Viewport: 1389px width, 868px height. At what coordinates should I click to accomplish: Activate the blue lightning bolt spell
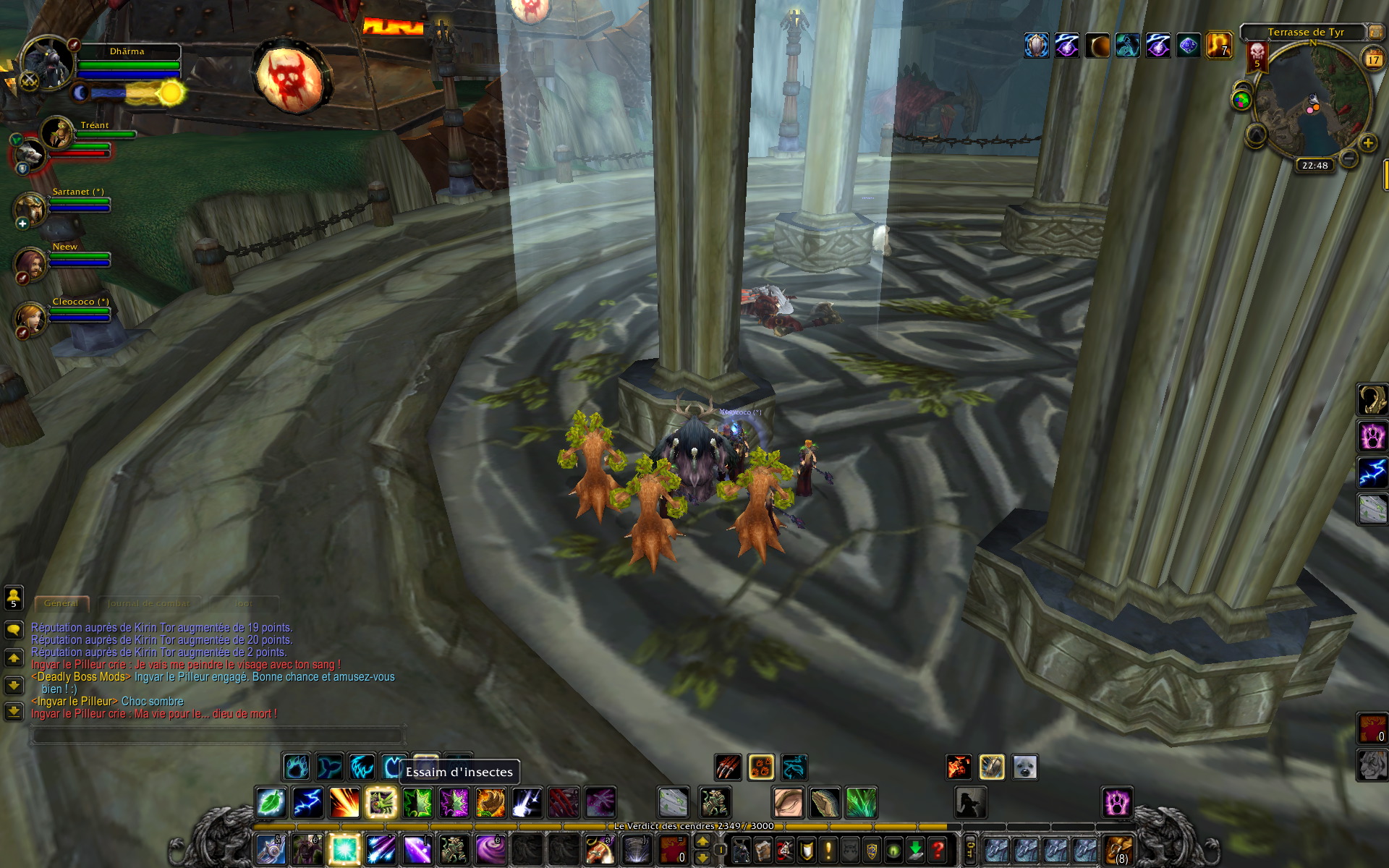click(x=307, y=803)
